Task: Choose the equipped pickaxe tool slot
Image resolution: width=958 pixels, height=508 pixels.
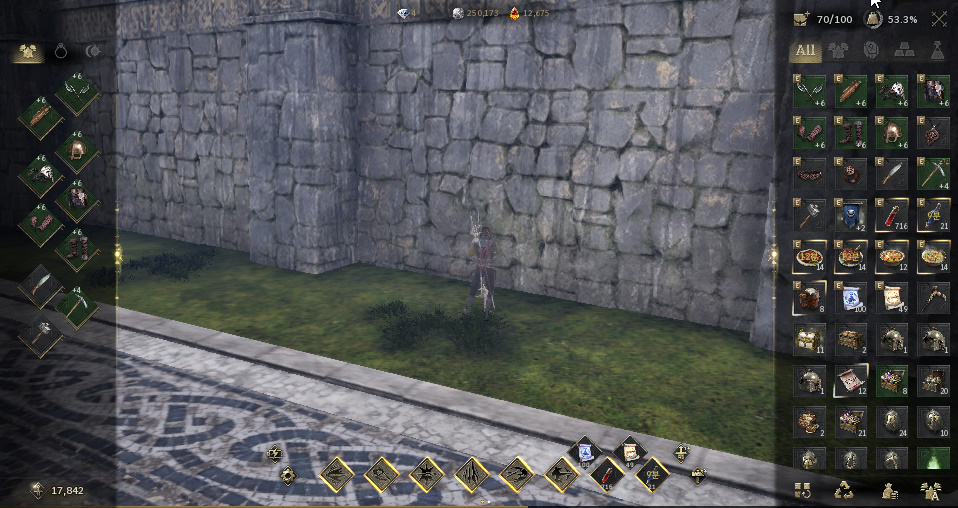Action: pos(76,306)
